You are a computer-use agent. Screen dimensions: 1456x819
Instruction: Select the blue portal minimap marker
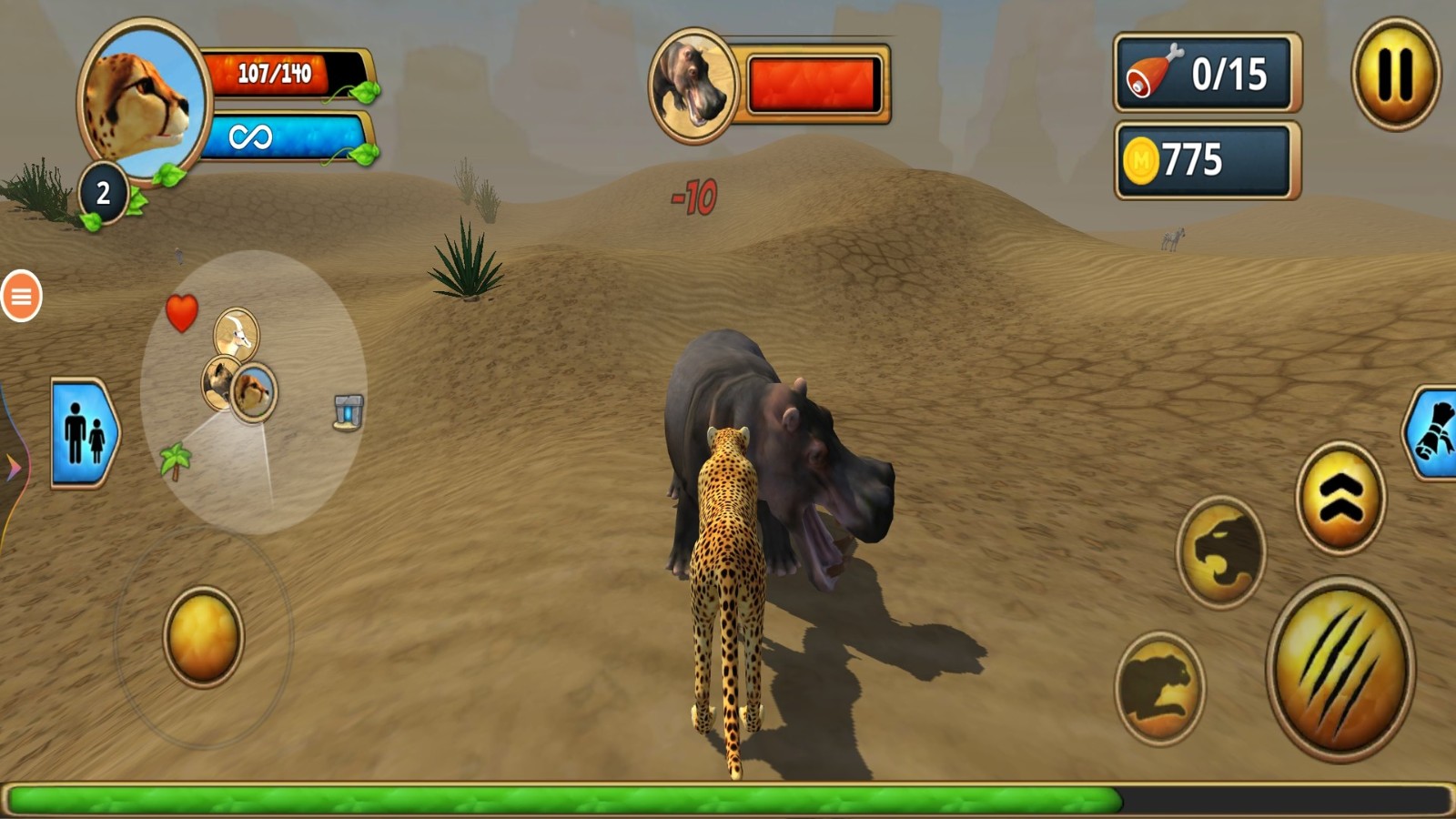pos(349,411)
